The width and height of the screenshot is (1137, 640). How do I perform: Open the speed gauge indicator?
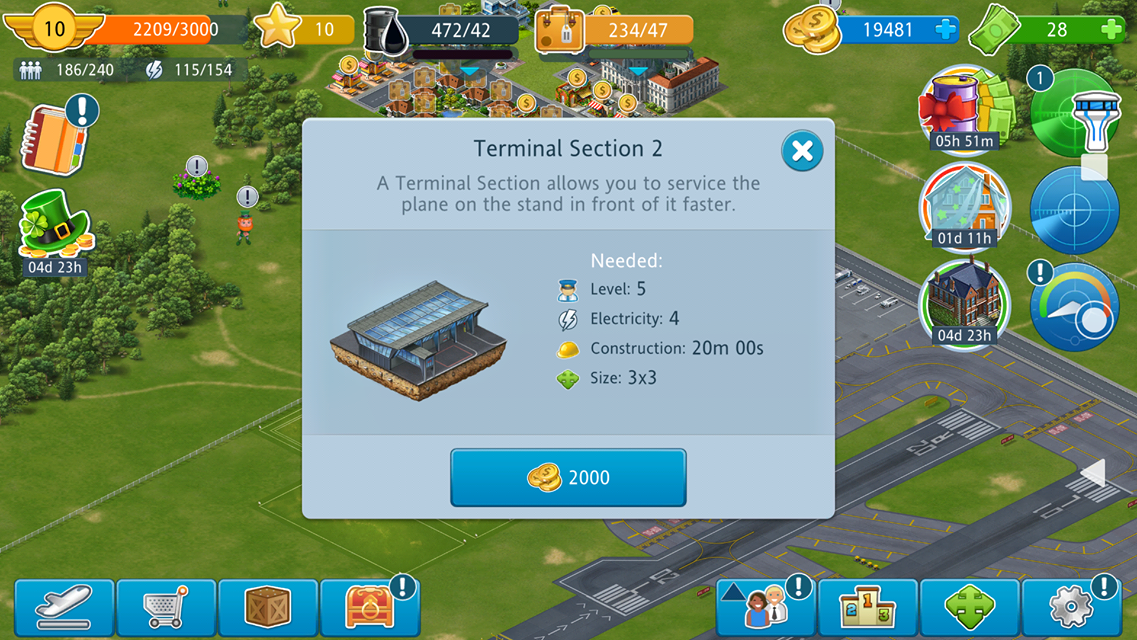[x=1074, y=306]
